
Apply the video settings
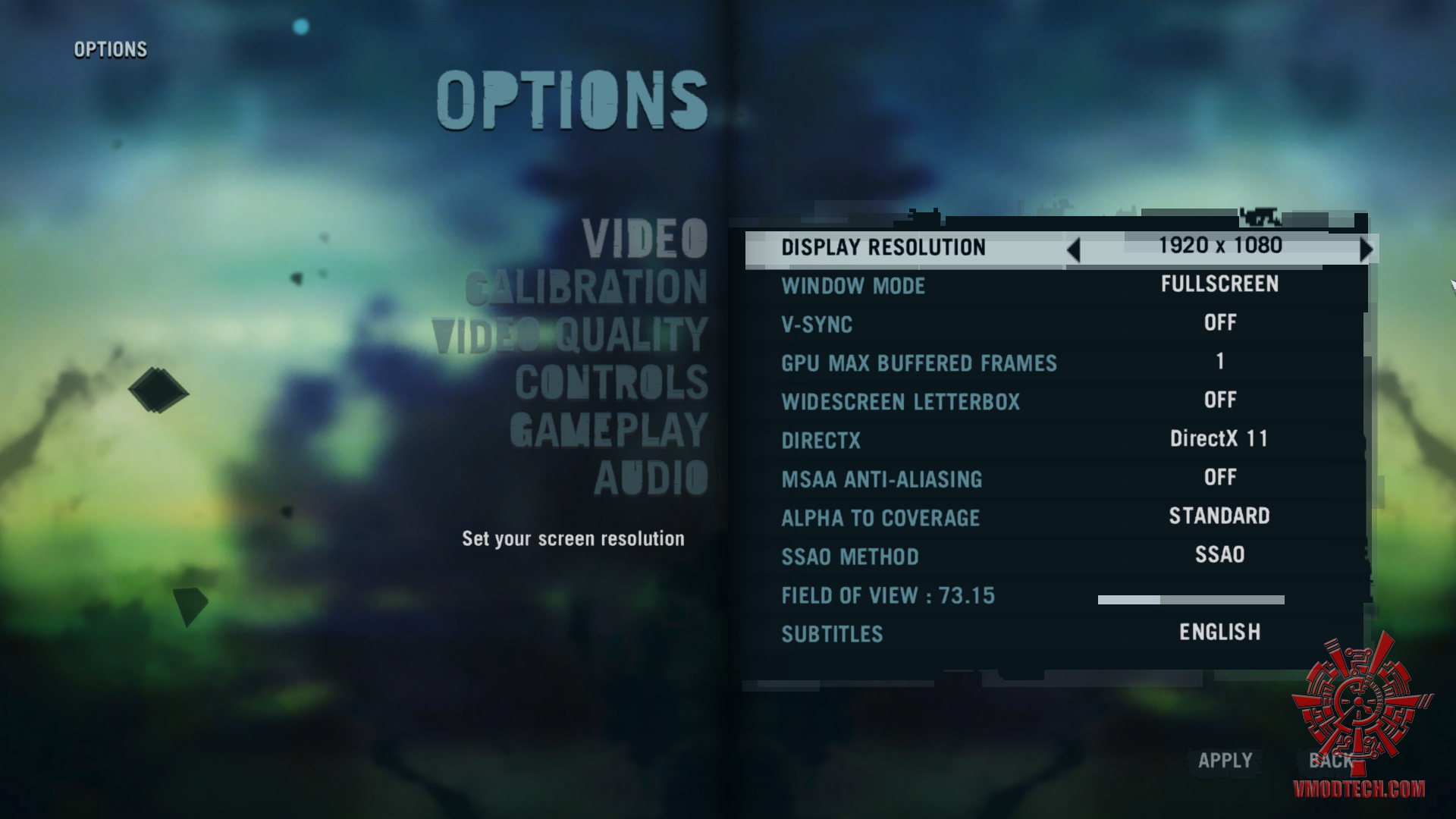(x=1225, y=761)
